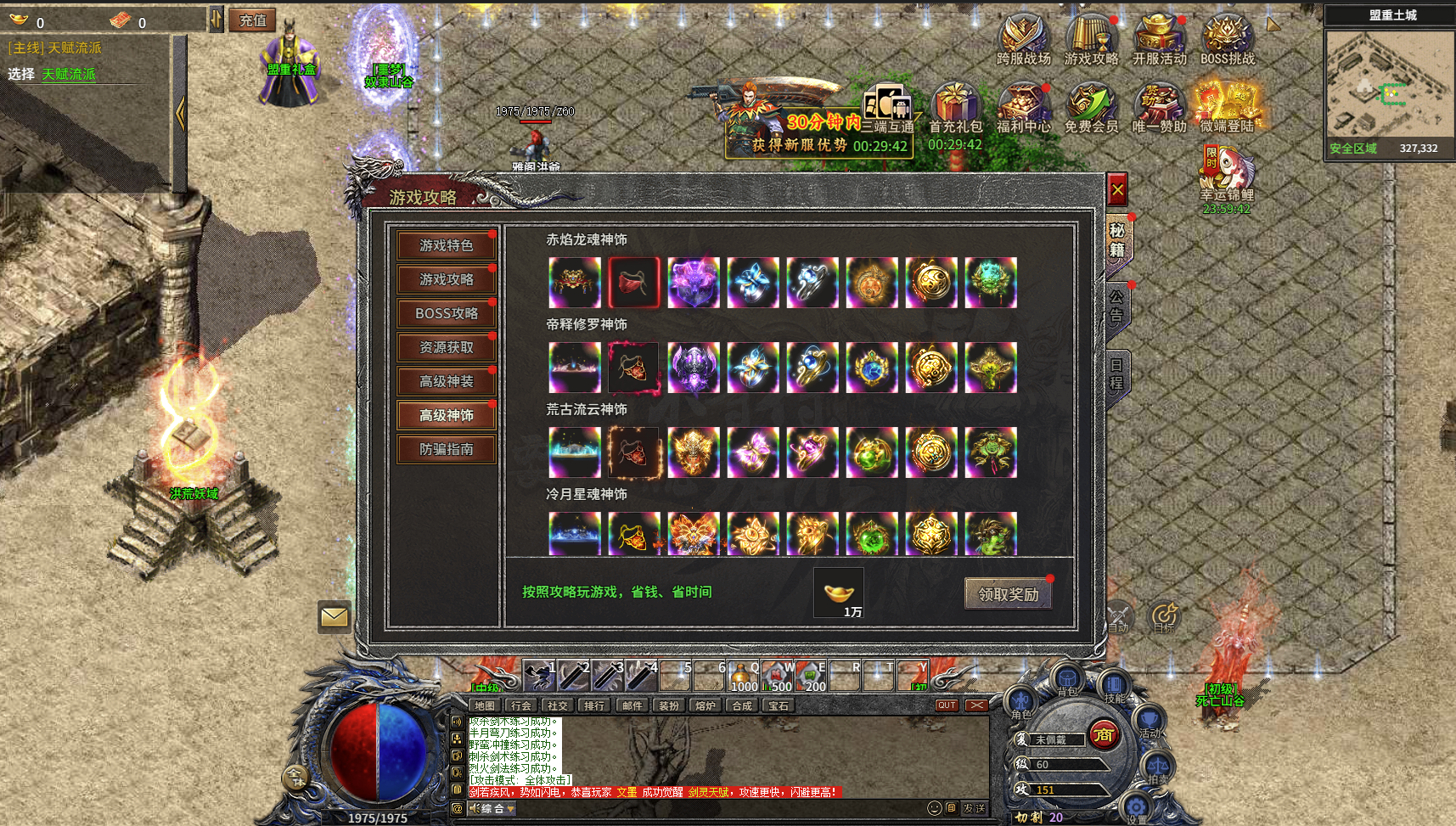This screenshot has width=1456, height=826.
Task: Open the 幸运锦鲤 lucky koi event
Action: [x=1226, y=174]
